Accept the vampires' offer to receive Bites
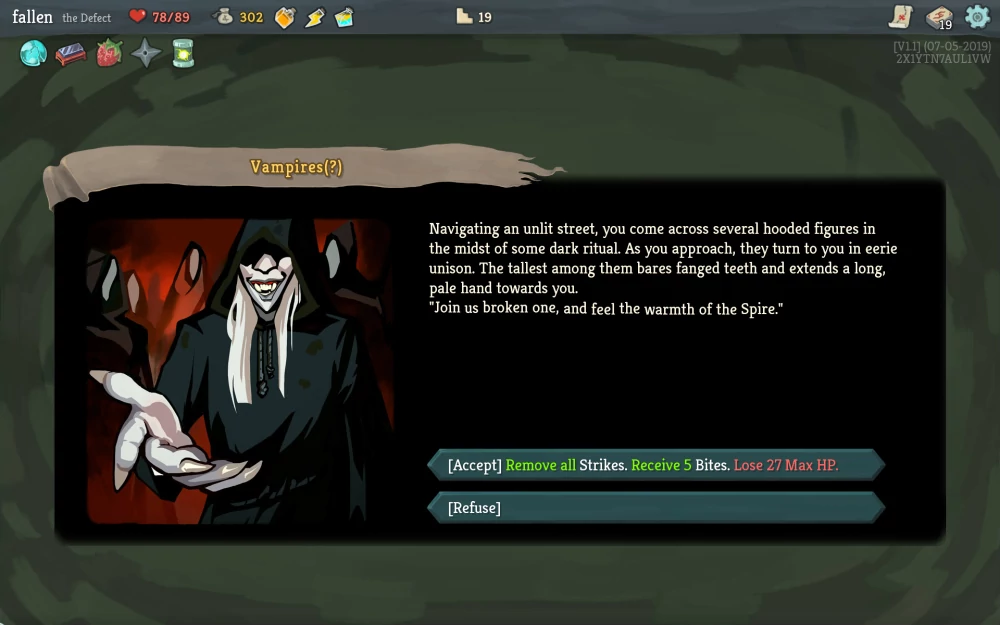The height and width of the screenshot is (625, 1000). click(655, 465)
